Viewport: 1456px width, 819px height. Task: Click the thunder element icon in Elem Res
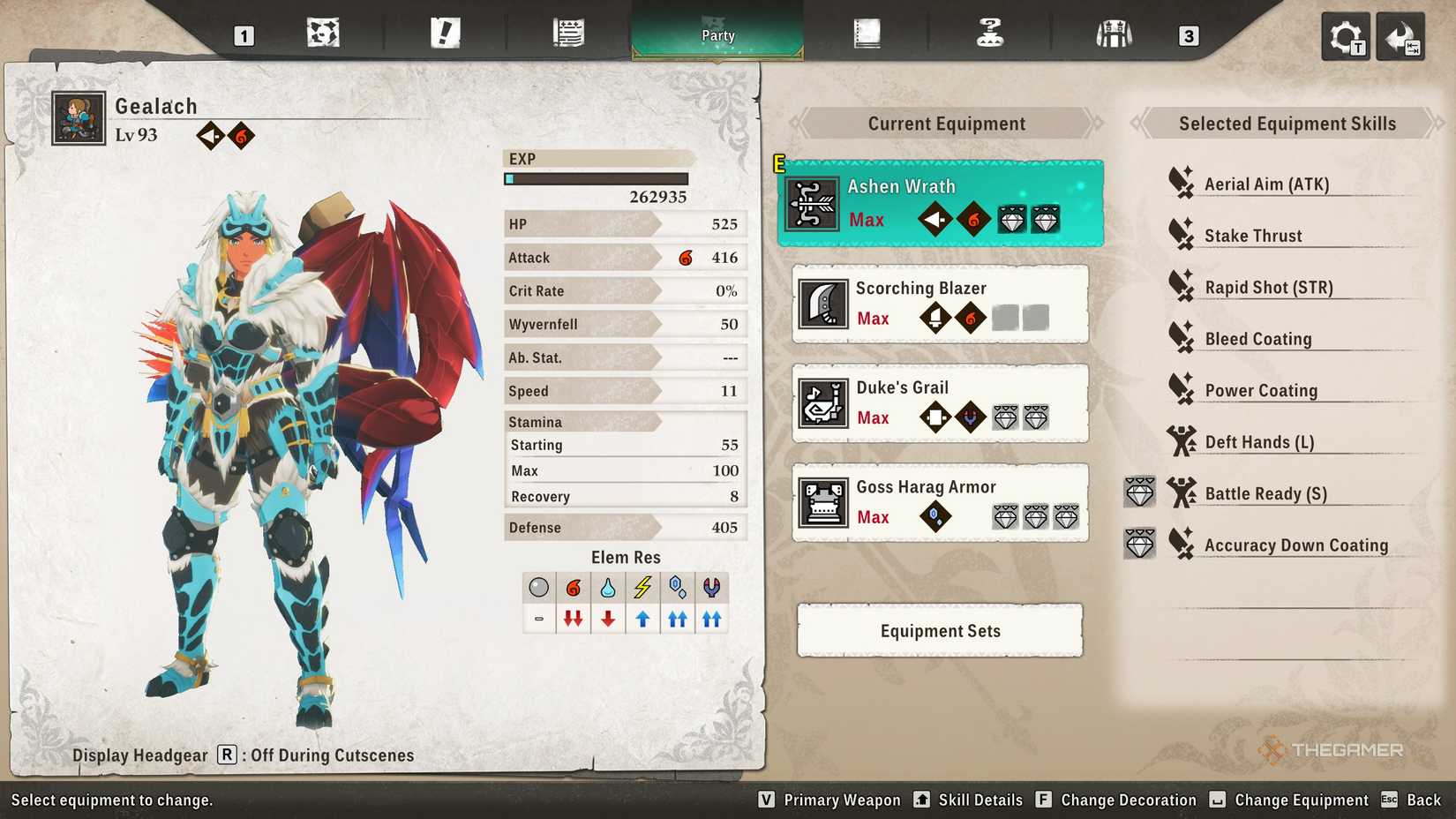[x=642, y=587]
